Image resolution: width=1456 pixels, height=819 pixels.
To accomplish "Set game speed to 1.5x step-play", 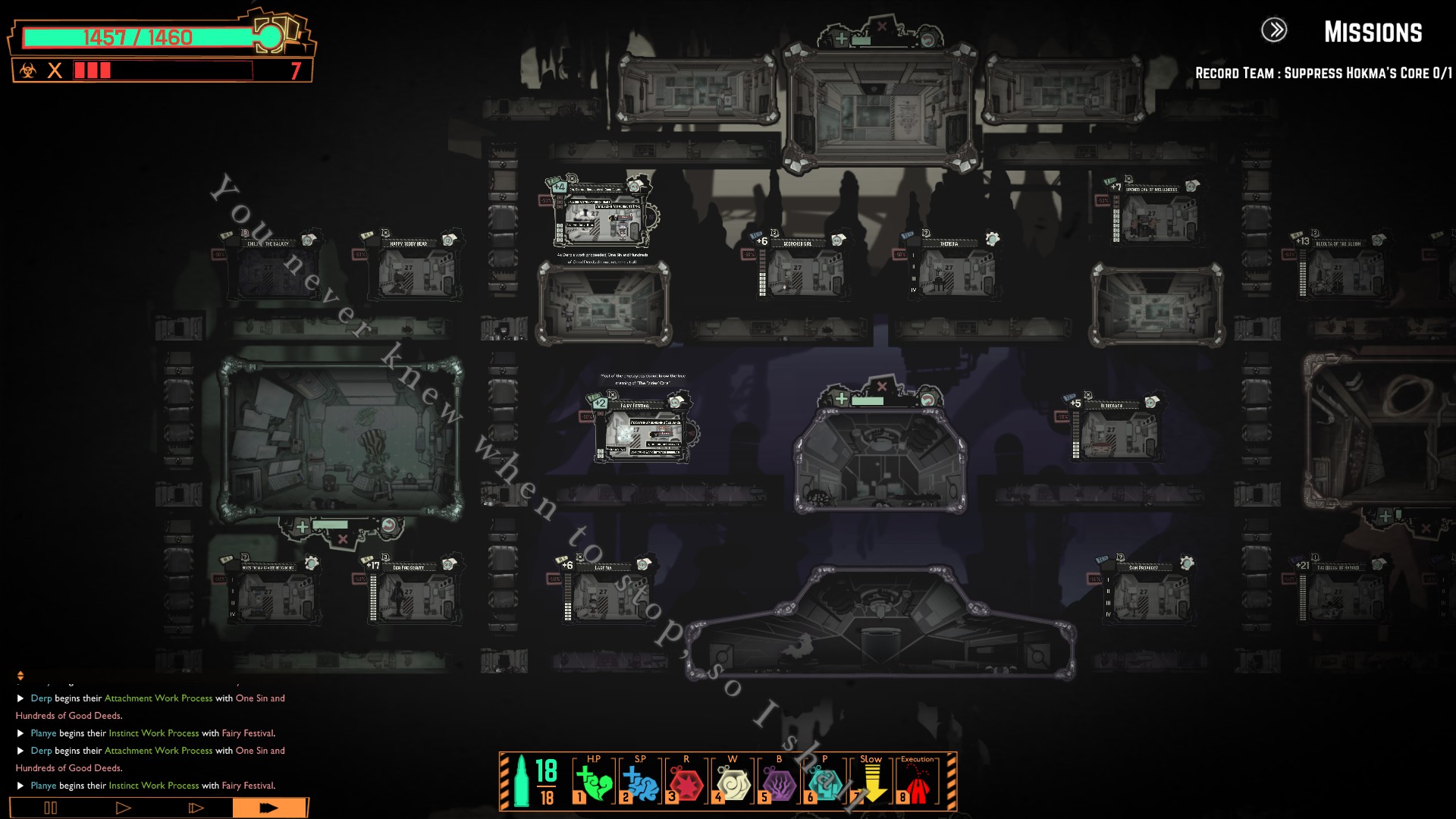I will 196,808.
